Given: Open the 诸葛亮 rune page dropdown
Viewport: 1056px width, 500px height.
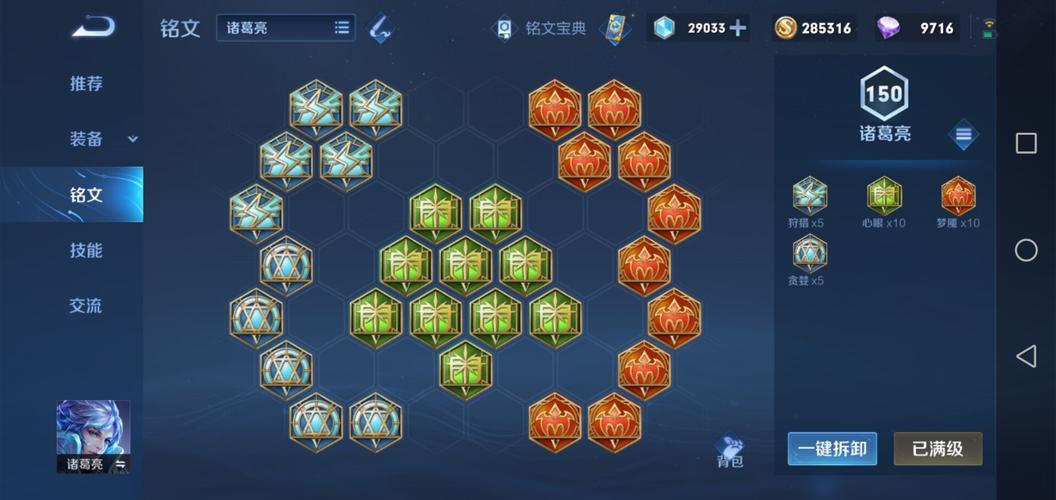Looking at the screenshot, I should pyautogui.click(x=285, y=28).
